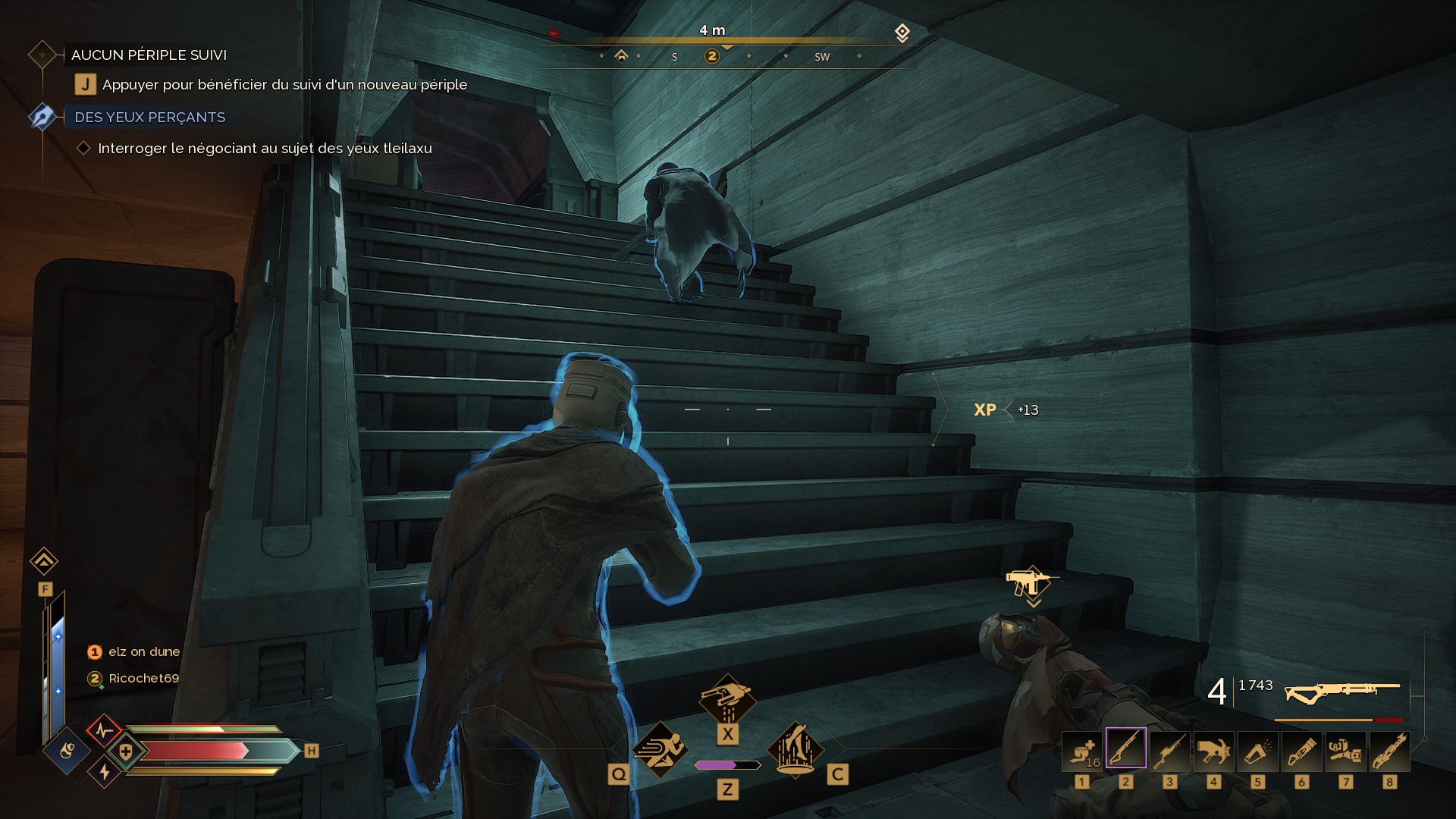The height and width of the screenshot is (819, 1456).
Task: Select the last hotbar weapon slot
Action: [x=1390, y=751]
